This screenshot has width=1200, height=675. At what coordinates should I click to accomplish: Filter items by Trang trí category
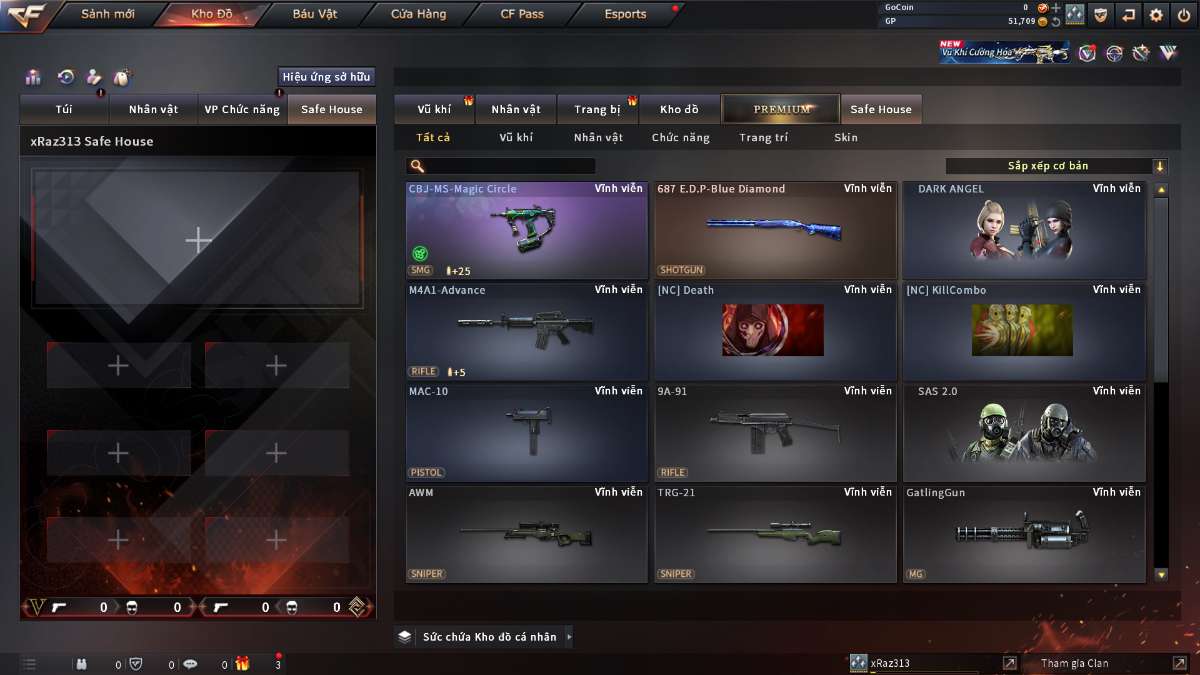[763, 138]
